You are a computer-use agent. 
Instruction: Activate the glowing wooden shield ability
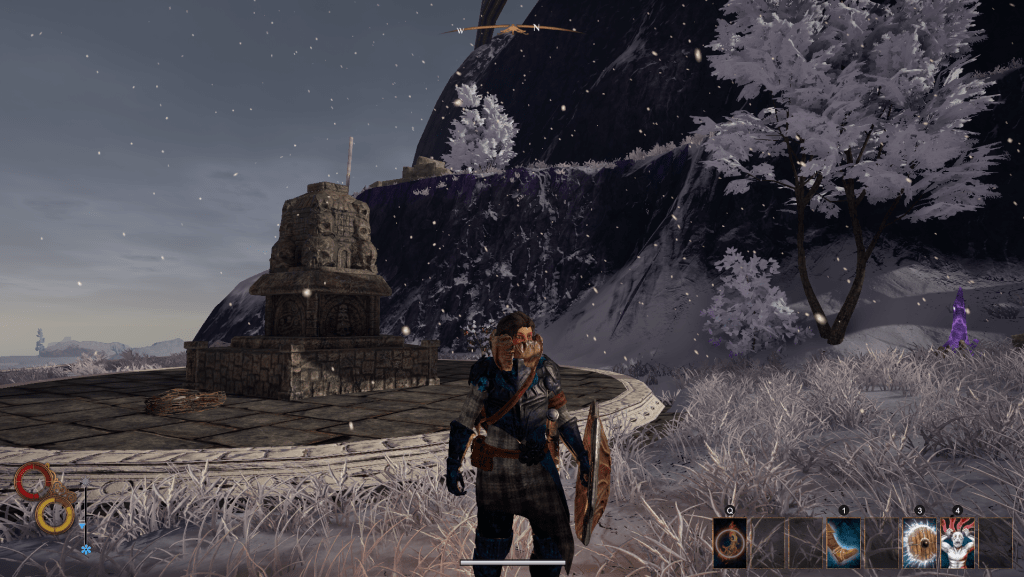point(918,543)
